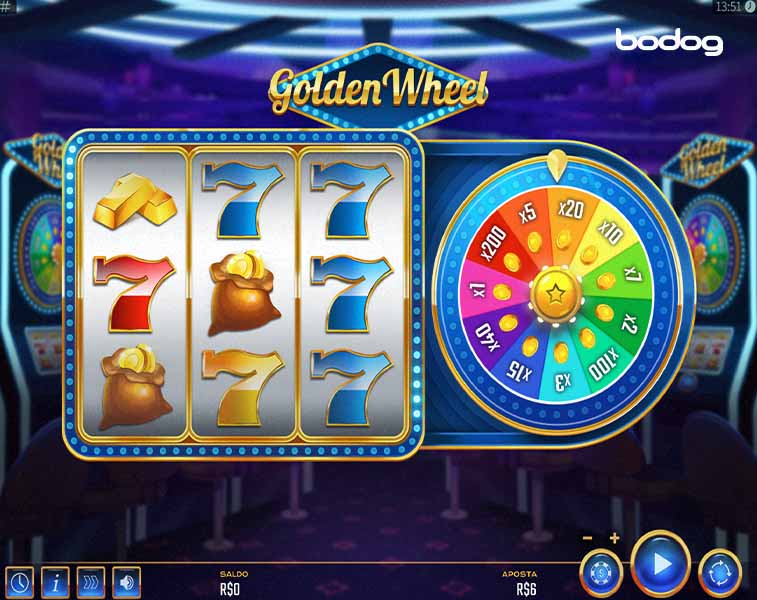
Task: Open the autoplay circular arrows button
Action: tap(720, 573)
